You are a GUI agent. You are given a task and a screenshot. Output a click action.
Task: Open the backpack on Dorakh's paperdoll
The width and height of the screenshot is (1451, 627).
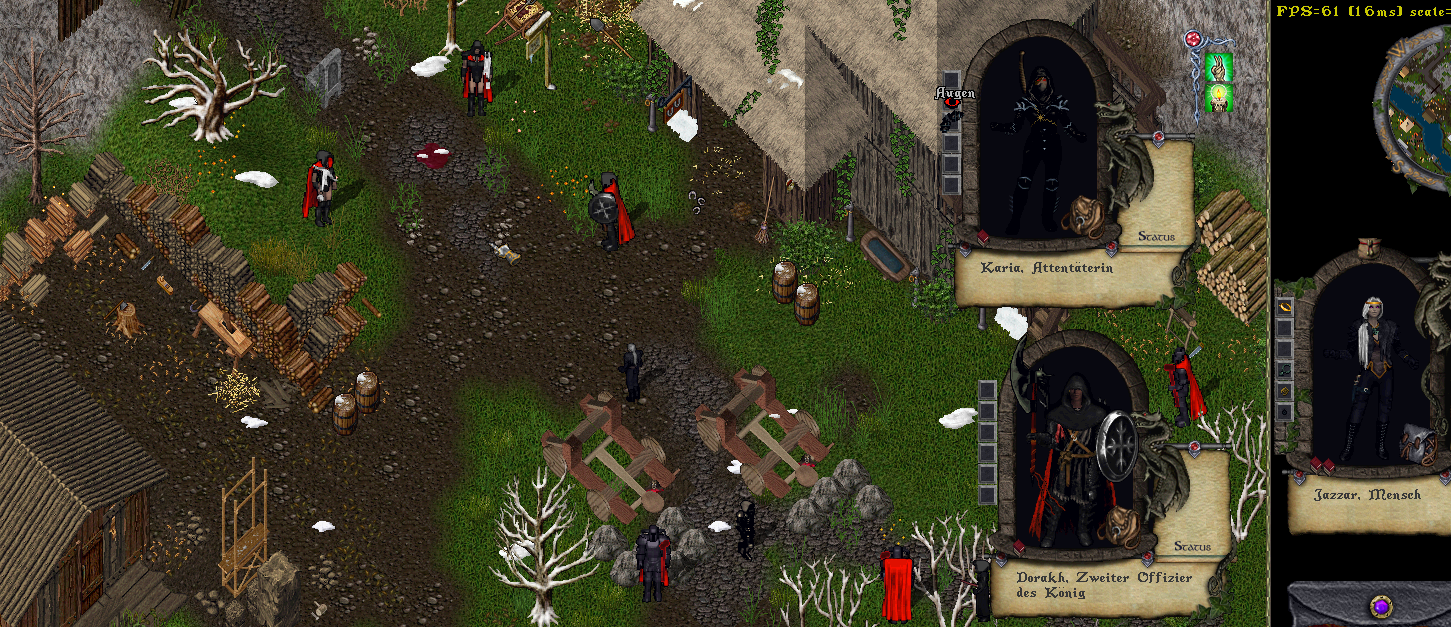1119,524
